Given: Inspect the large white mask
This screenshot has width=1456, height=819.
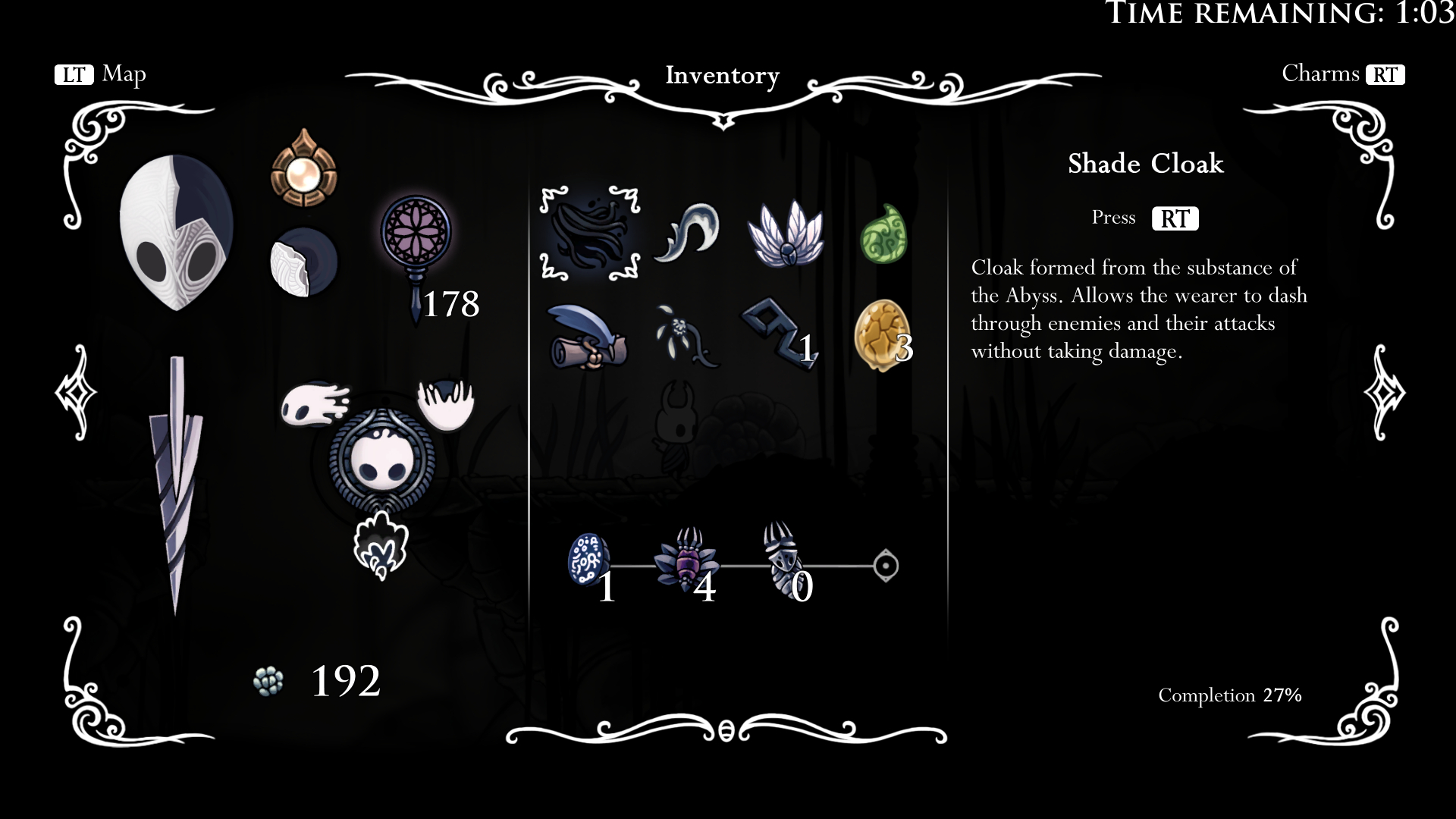Looking at the screenshot, I should click(x=176, y=231).
